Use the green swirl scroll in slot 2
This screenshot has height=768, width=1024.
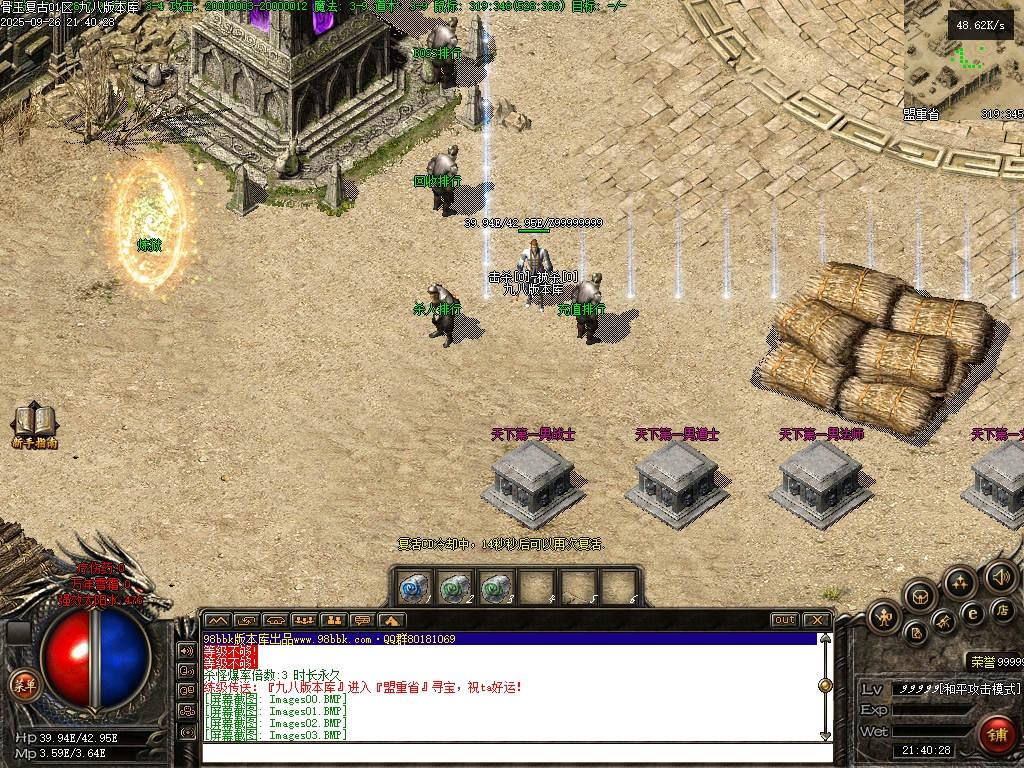coord(454,588)
